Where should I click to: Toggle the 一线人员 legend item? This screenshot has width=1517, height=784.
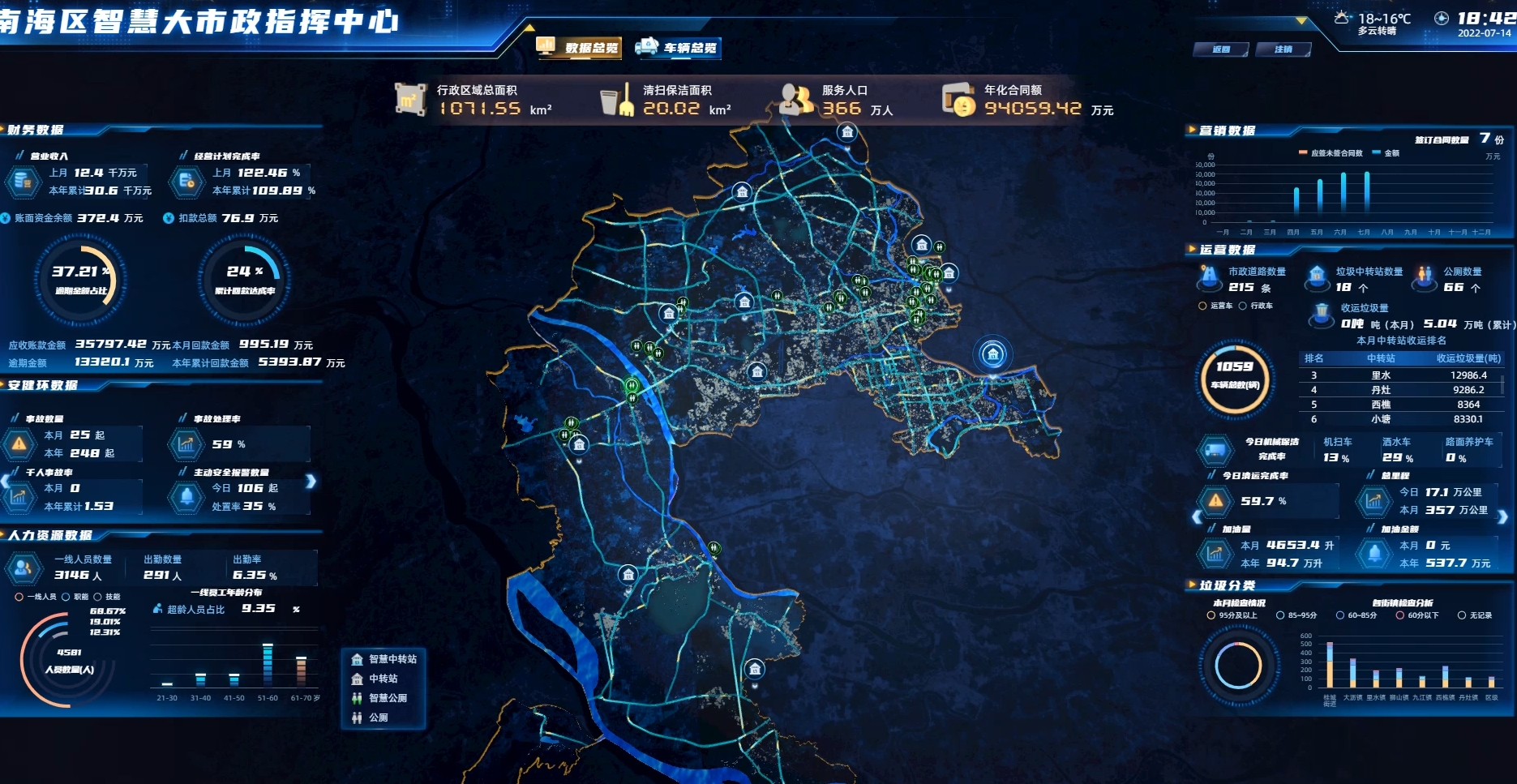pyautogui.click(x=36, y=597)
